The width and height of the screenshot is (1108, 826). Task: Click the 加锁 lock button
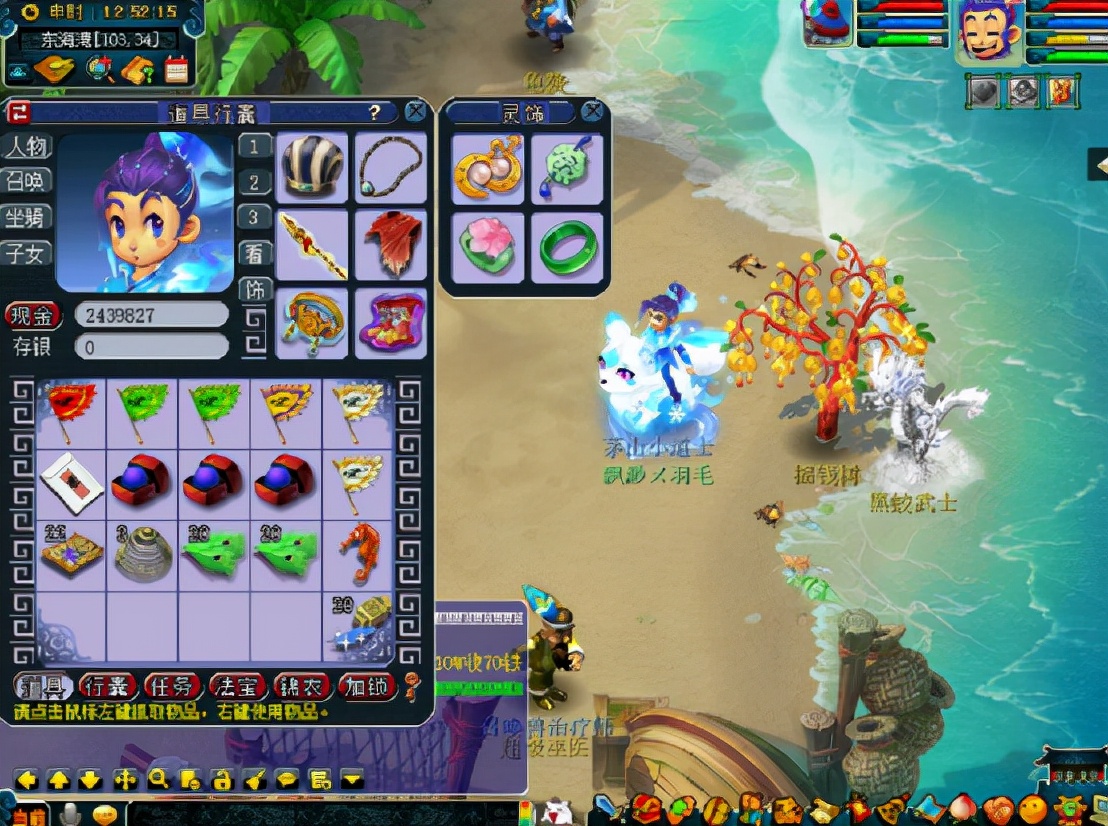click(367, 686)
